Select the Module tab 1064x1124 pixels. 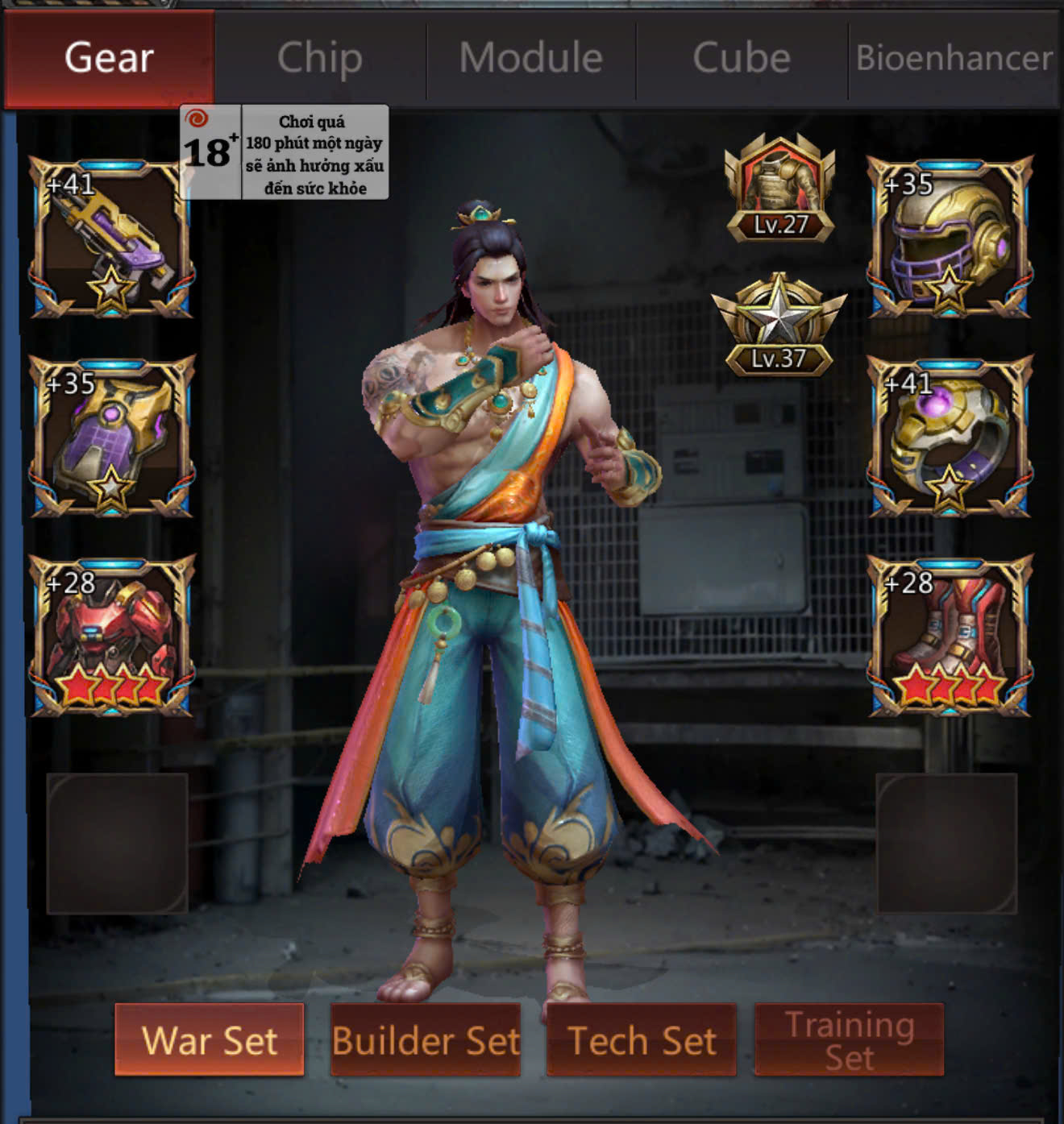click(x=531, y=58)
